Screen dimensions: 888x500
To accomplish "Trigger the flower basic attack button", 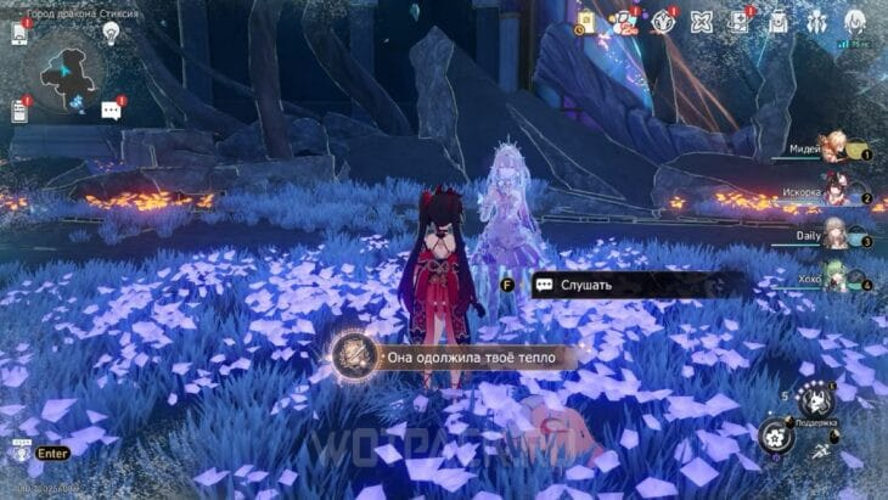I will click(x=777, y=437).
